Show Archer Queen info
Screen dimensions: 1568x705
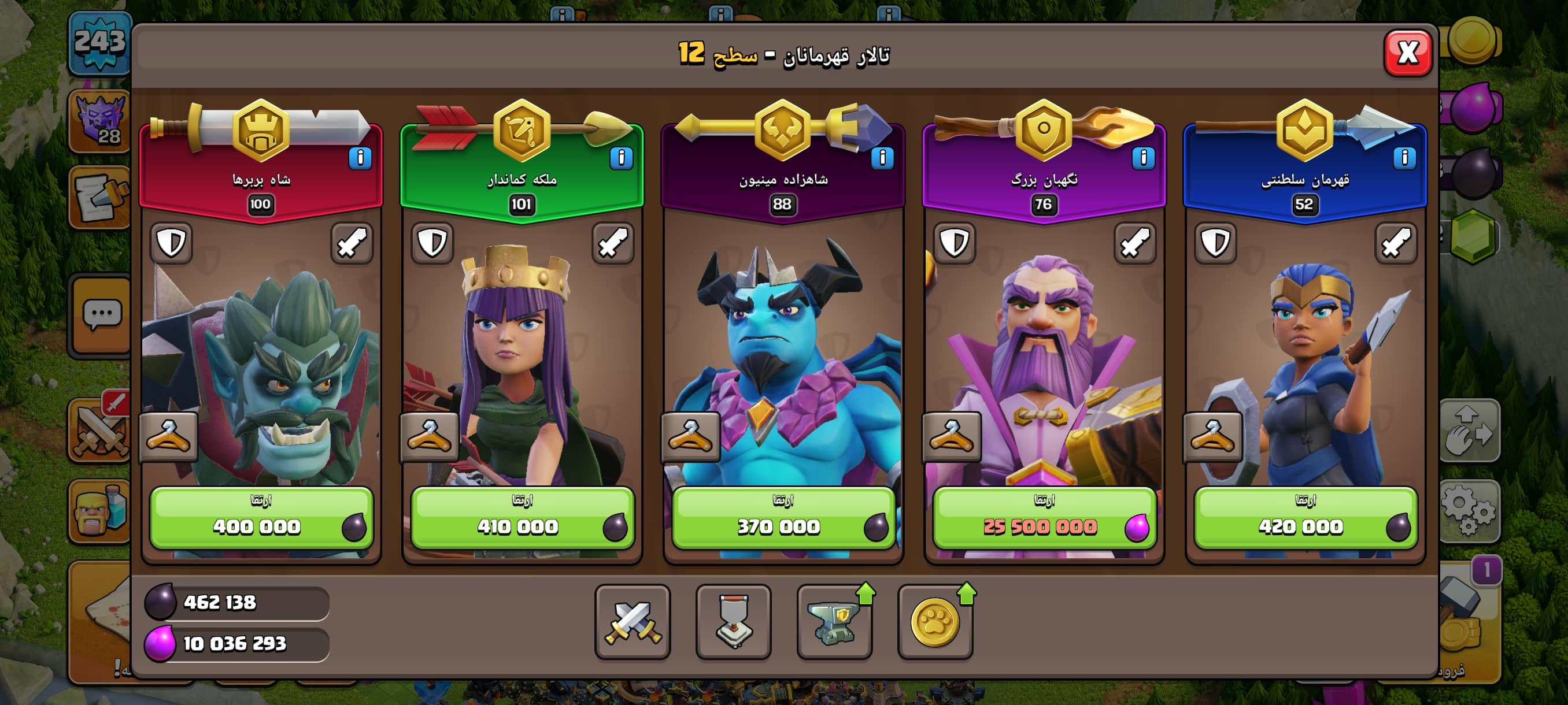(621, 158)
